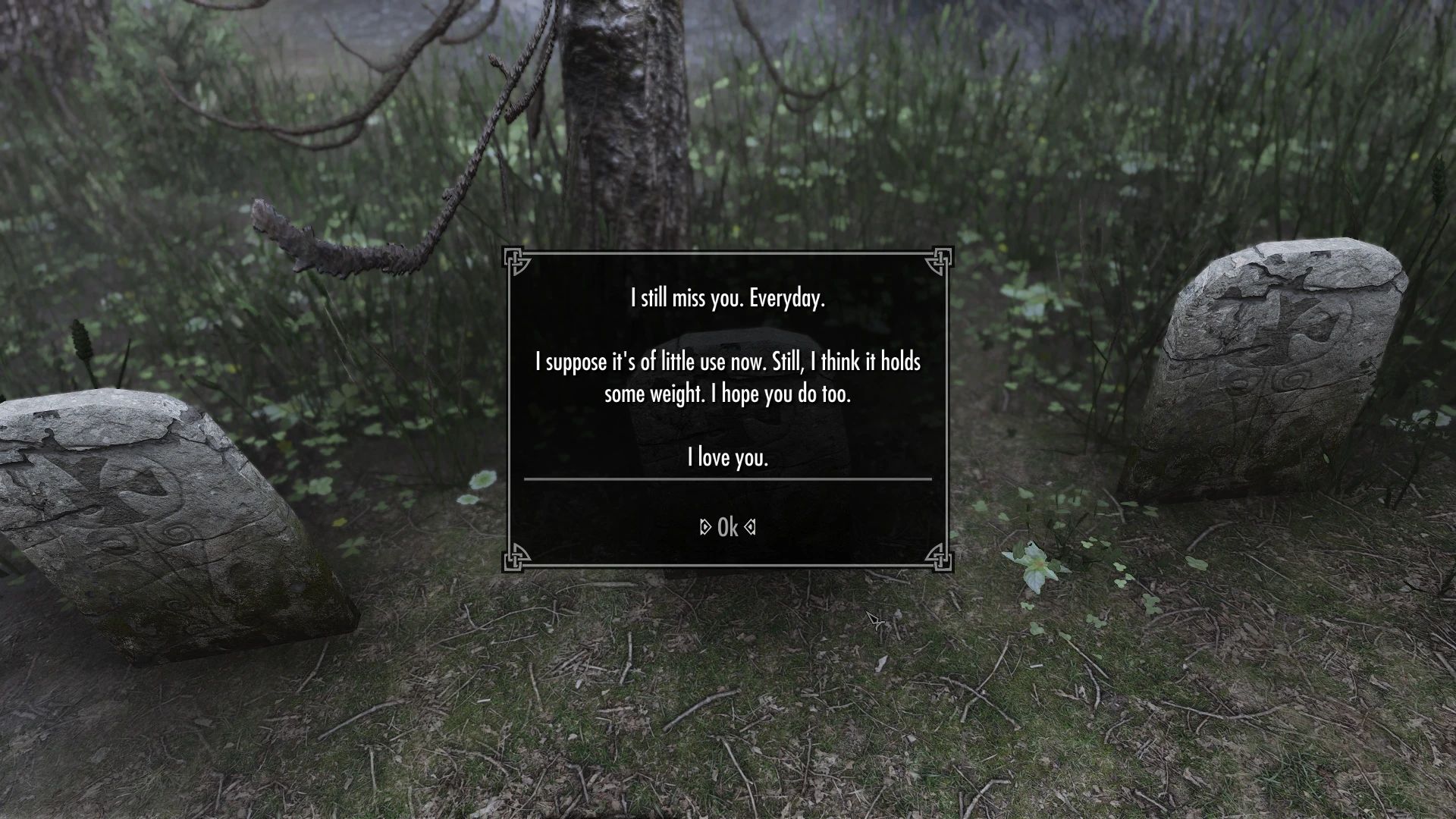Click the bottom-right Celtic knot corner ornament
This screenshot has height=819, width=1456.
[x=940, y=561]
